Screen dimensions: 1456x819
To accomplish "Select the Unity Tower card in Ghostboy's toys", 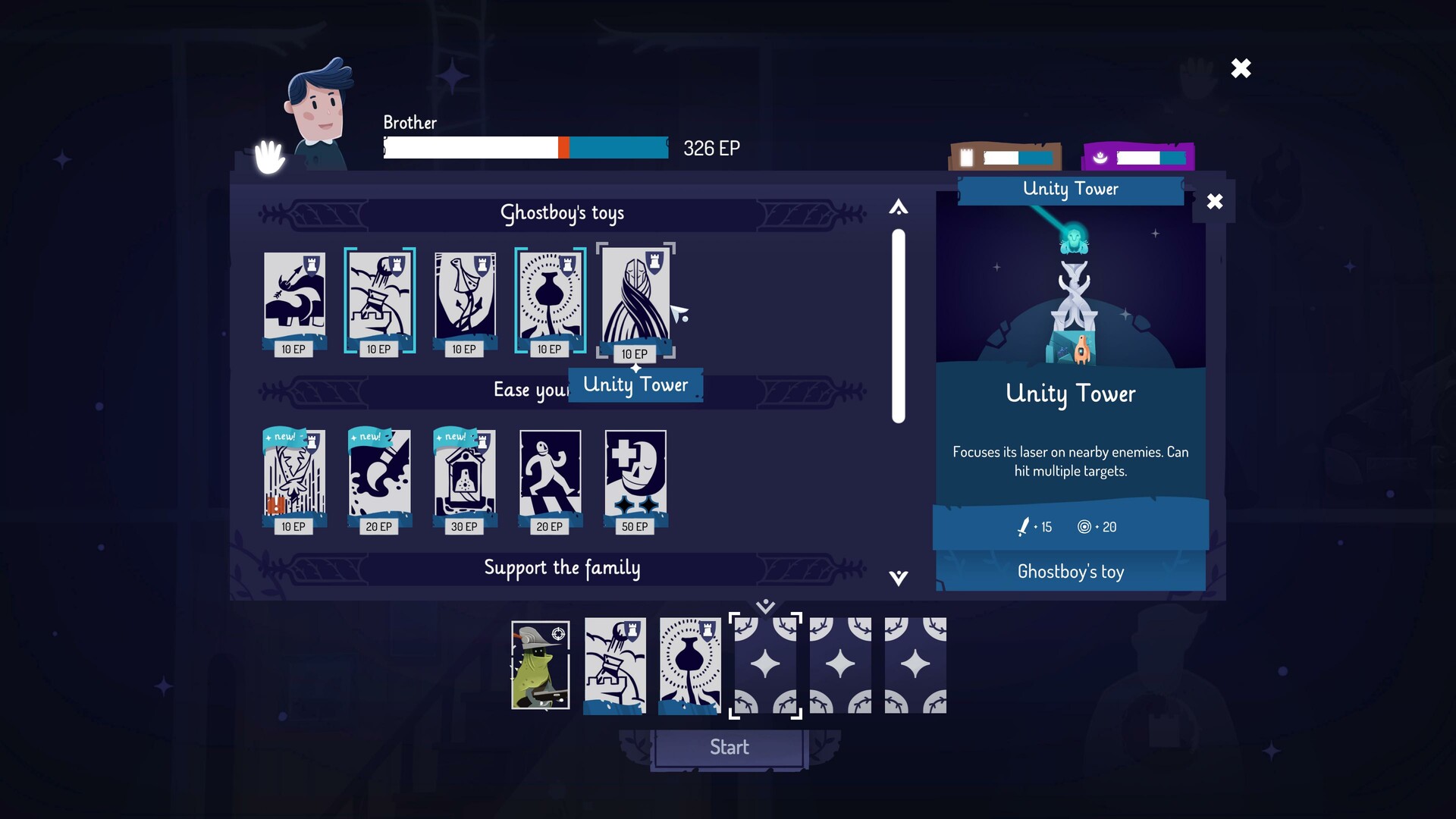I will pos(635,300).
